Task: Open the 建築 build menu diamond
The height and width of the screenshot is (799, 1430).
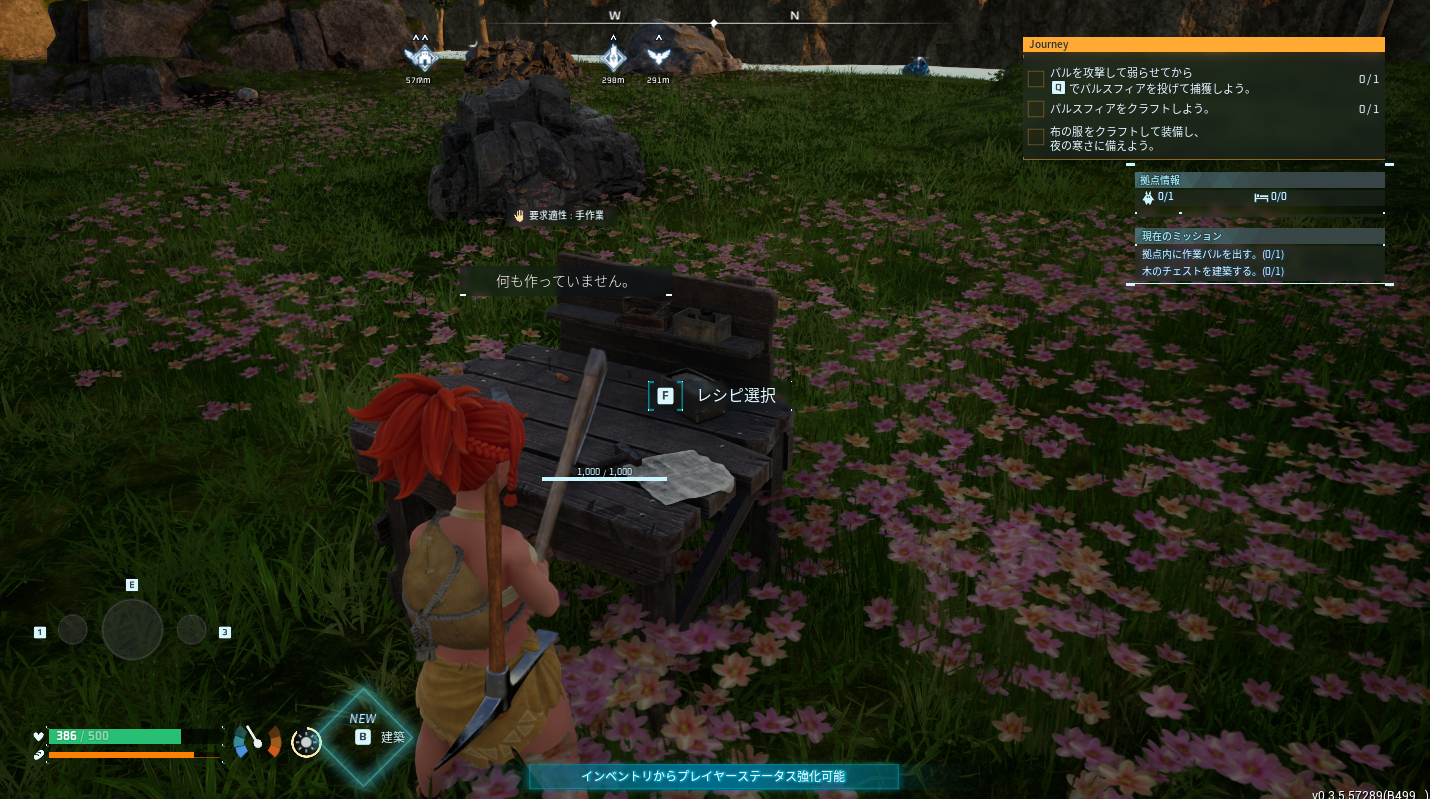Action: tap(364, 737)
